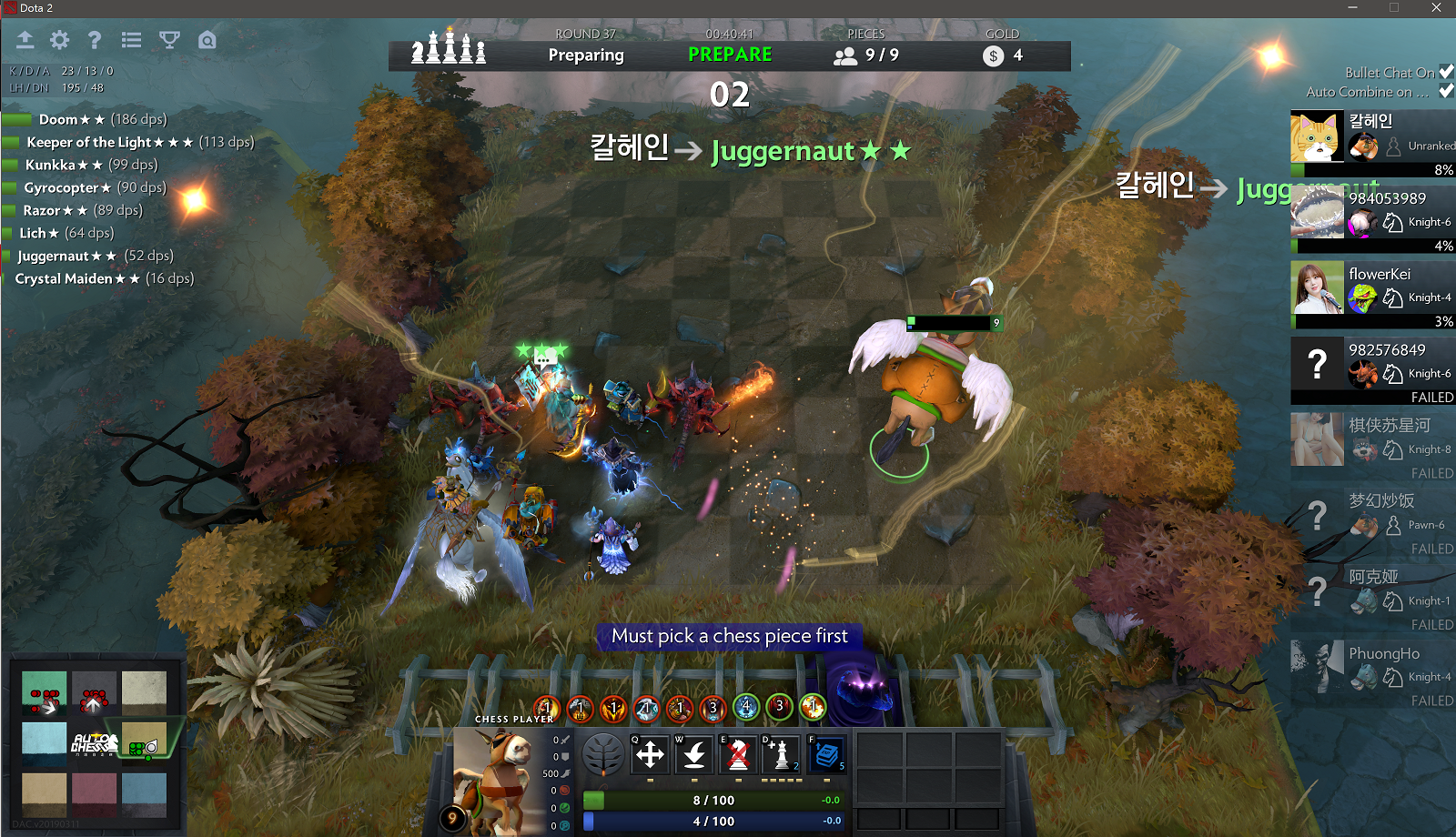
Task: Show the scoreboard list icon
Action: pyautogui.click(x=132, y=40)
